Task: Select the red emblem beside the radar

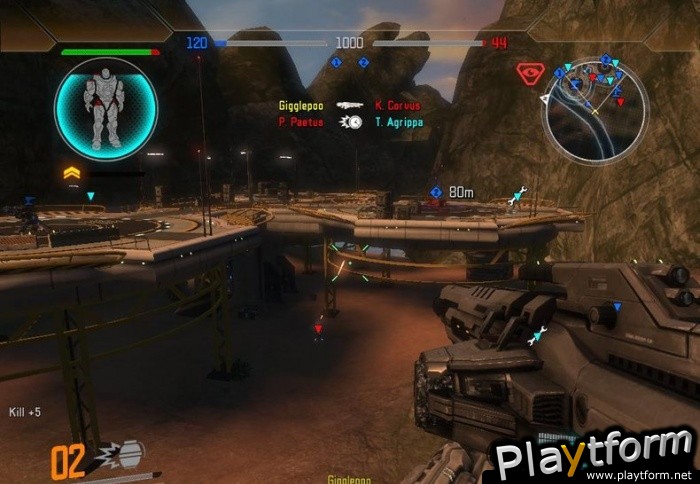Action: [x=529, y=73]
